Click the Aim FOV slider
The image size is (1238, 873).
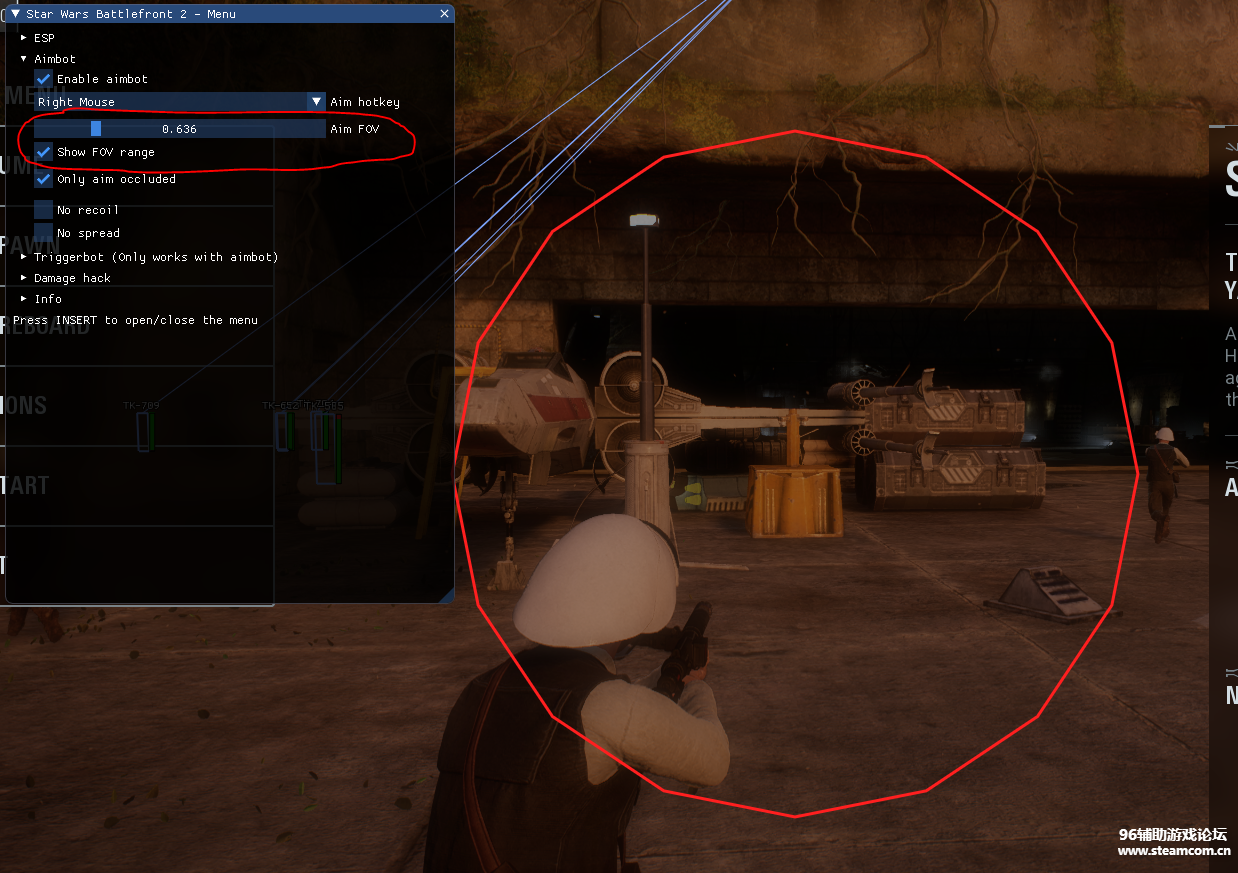180,129
